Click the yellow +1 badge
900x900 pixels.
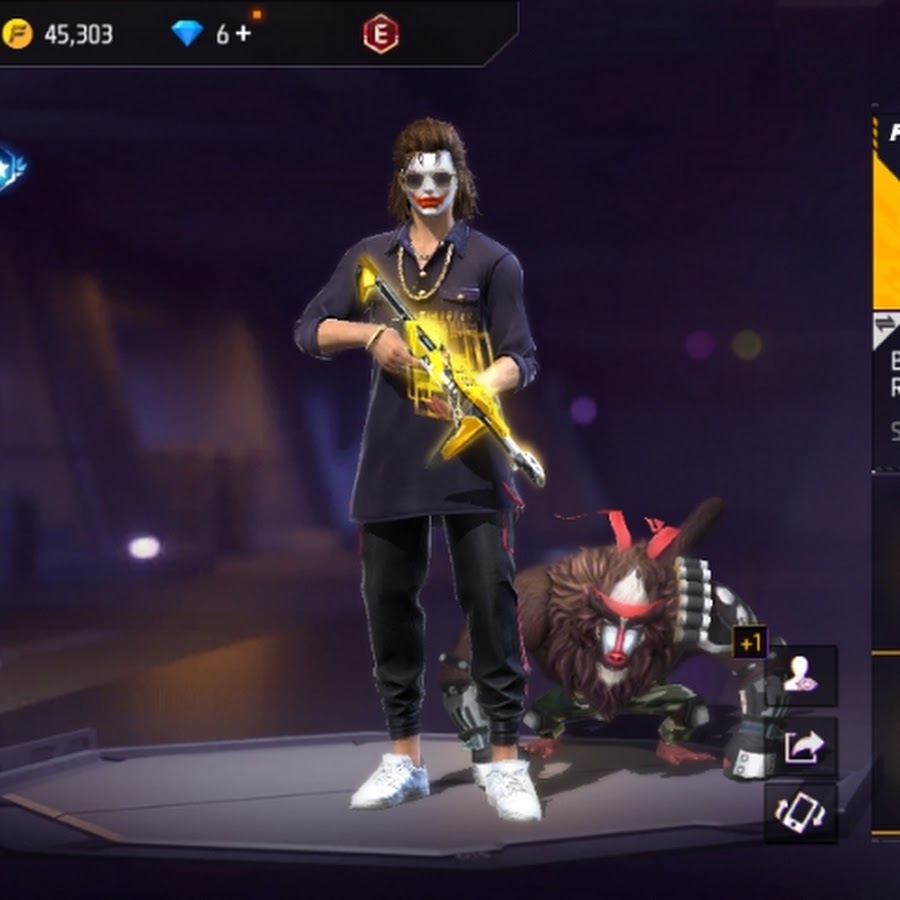750,643
